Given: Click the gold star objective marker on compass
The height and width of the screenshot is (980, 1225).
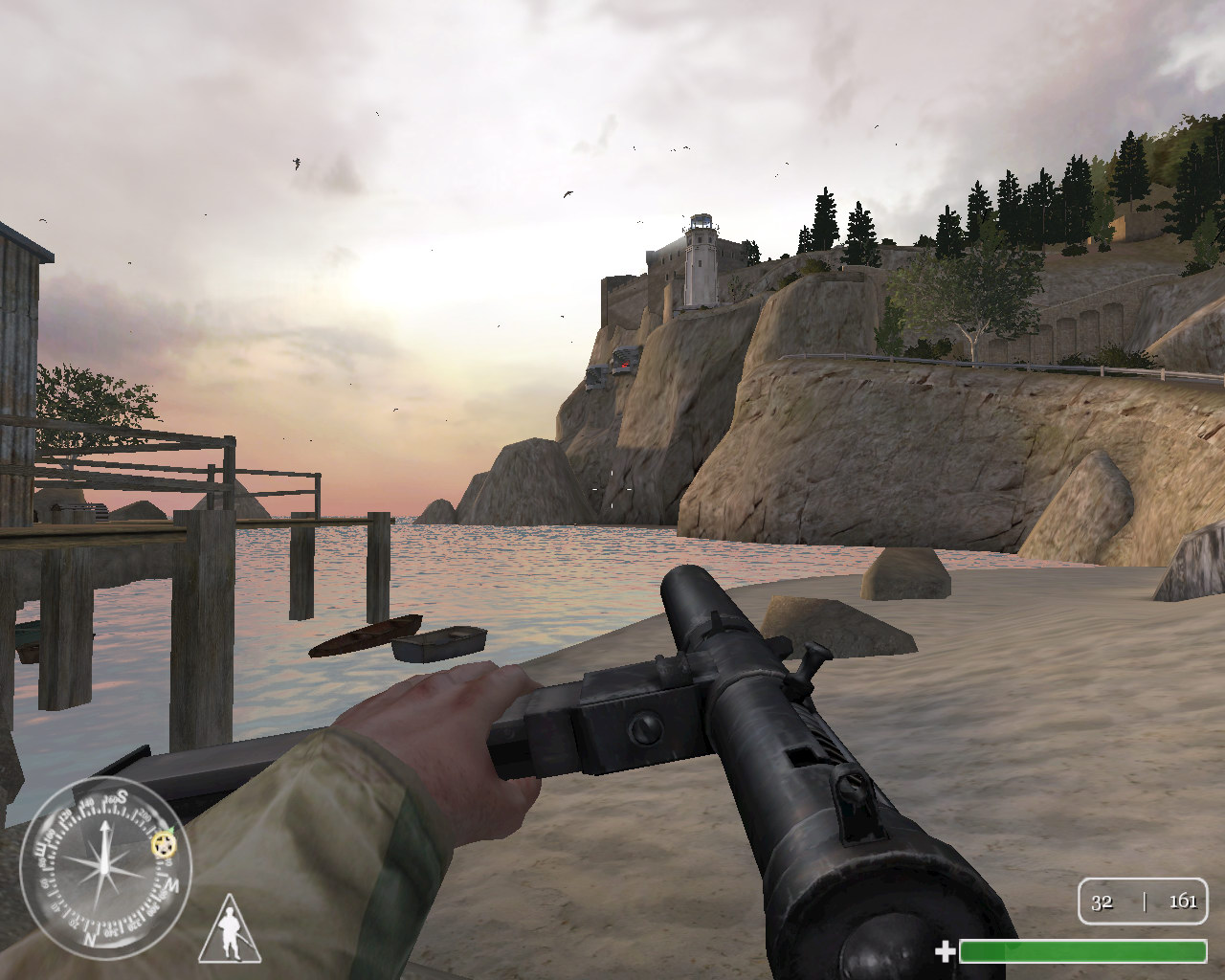Looking at the screenshot, I should click(x=165, y=844).
